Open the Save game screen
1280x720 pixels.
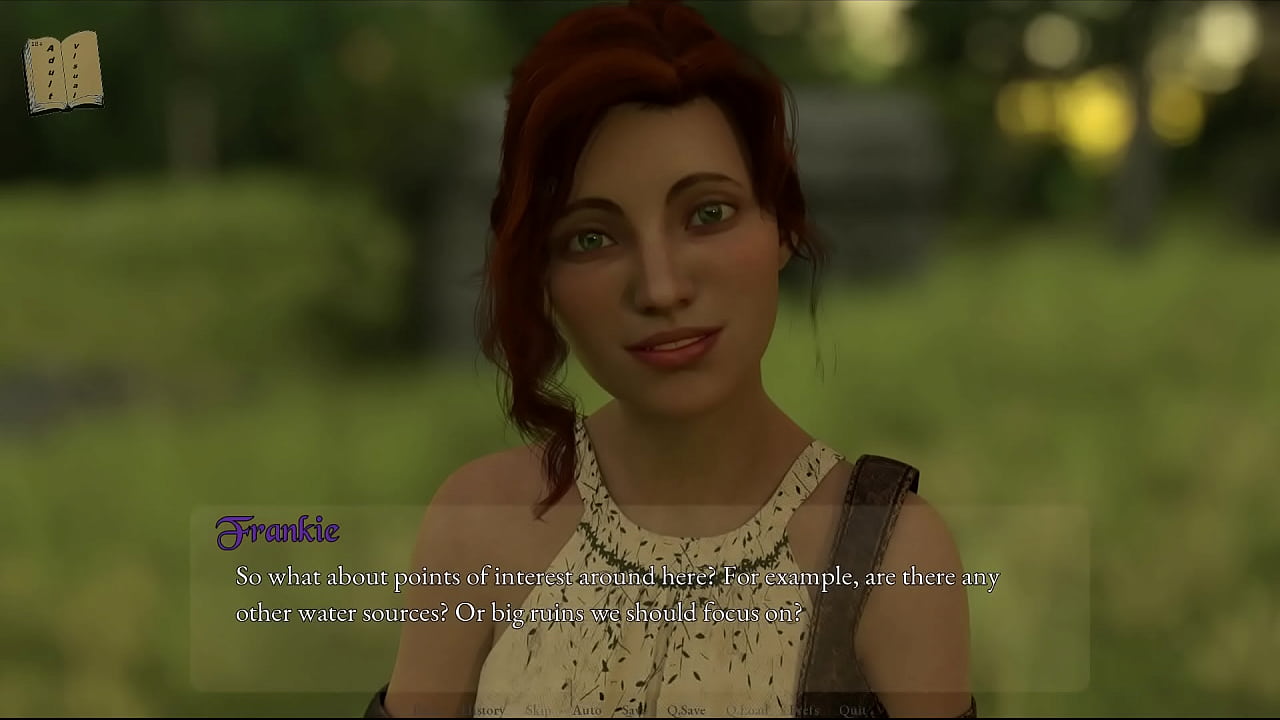[x=634, y=710]
